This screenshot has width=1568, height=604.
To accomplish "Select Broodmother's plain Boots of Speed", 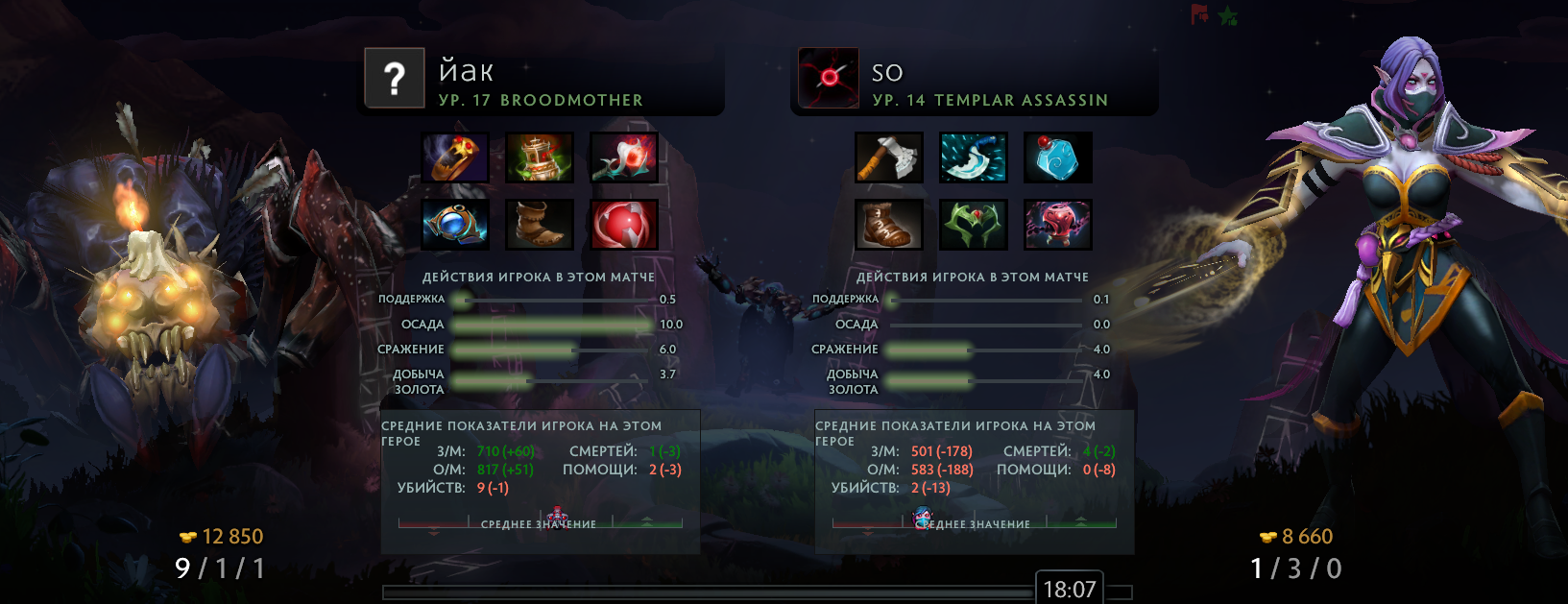I will pyautogui.click(x=541, y=224).
